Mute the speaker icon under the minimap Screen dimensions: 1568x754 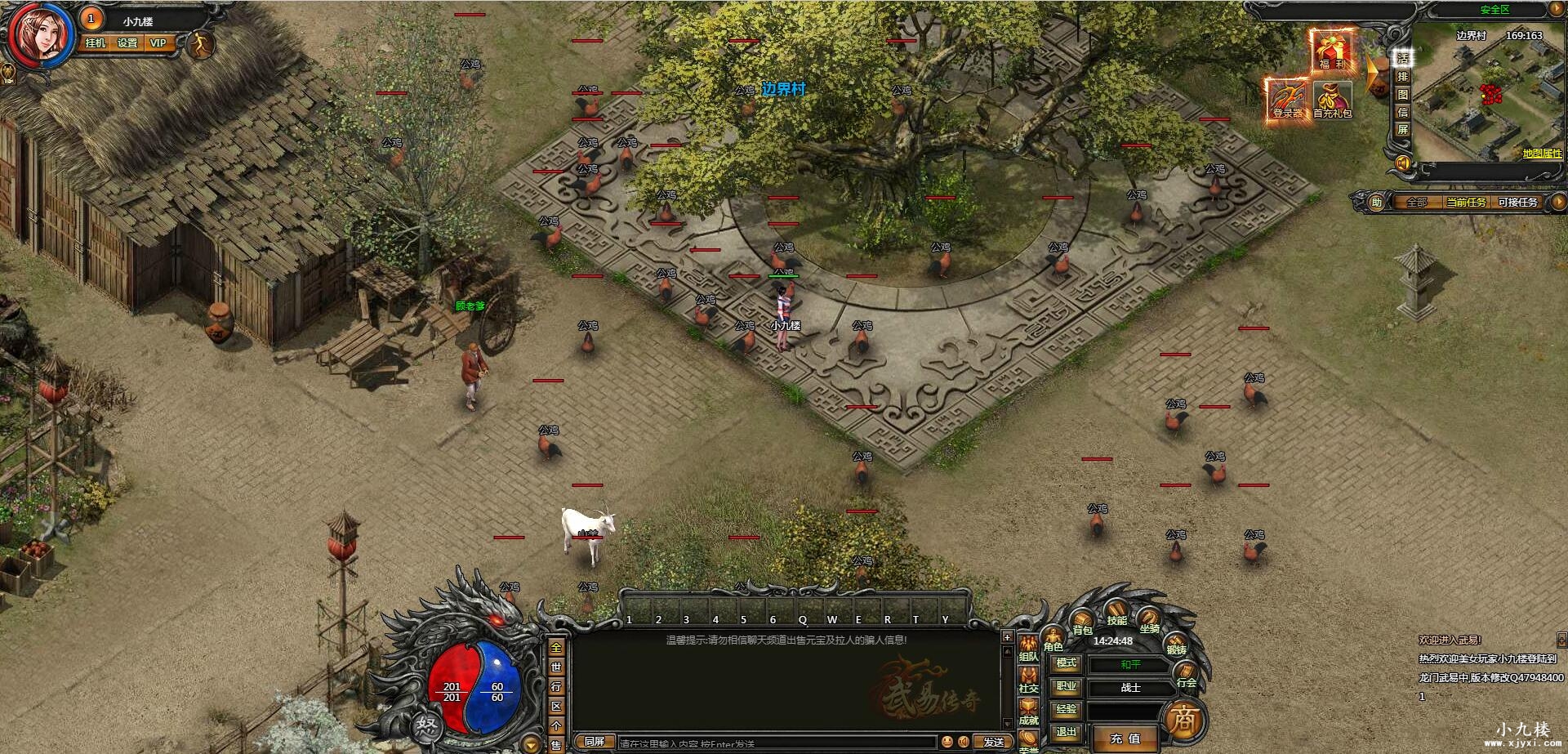pos(1403,161)
